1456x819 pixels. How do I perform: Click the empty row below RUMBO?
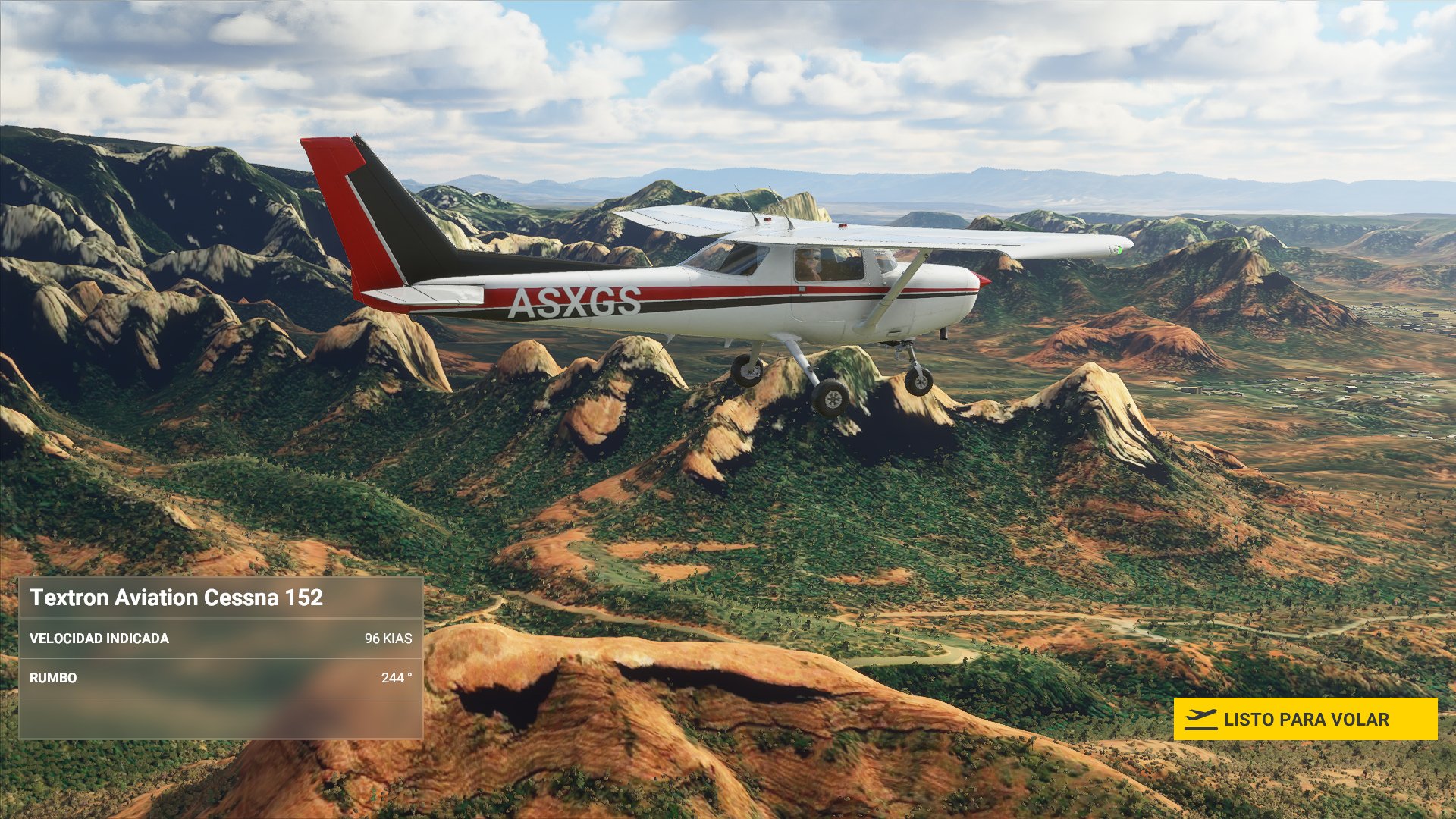pos(220,719)
